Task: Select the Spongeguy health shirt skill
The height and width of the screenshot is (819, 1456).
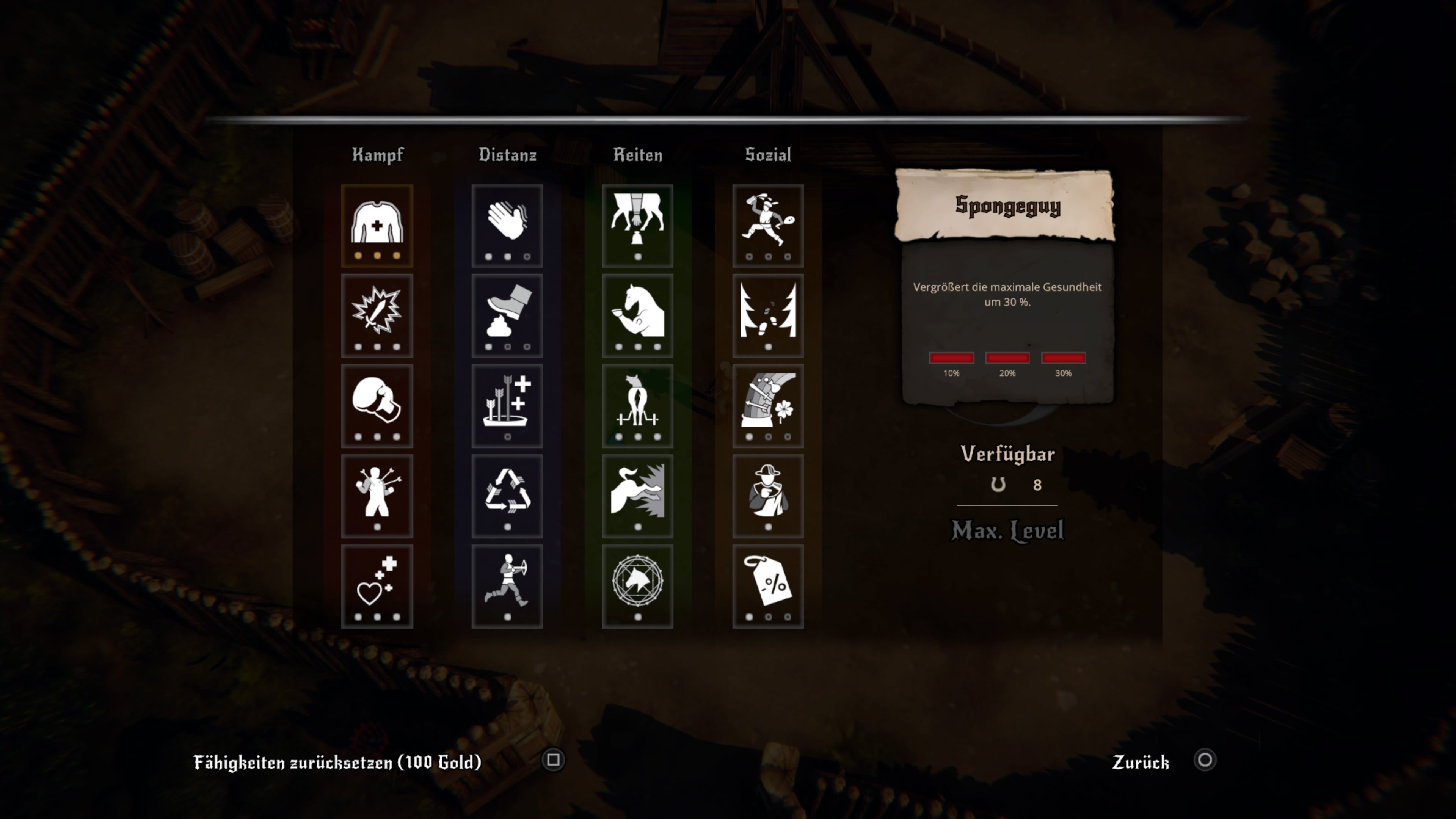Action: 377,225
